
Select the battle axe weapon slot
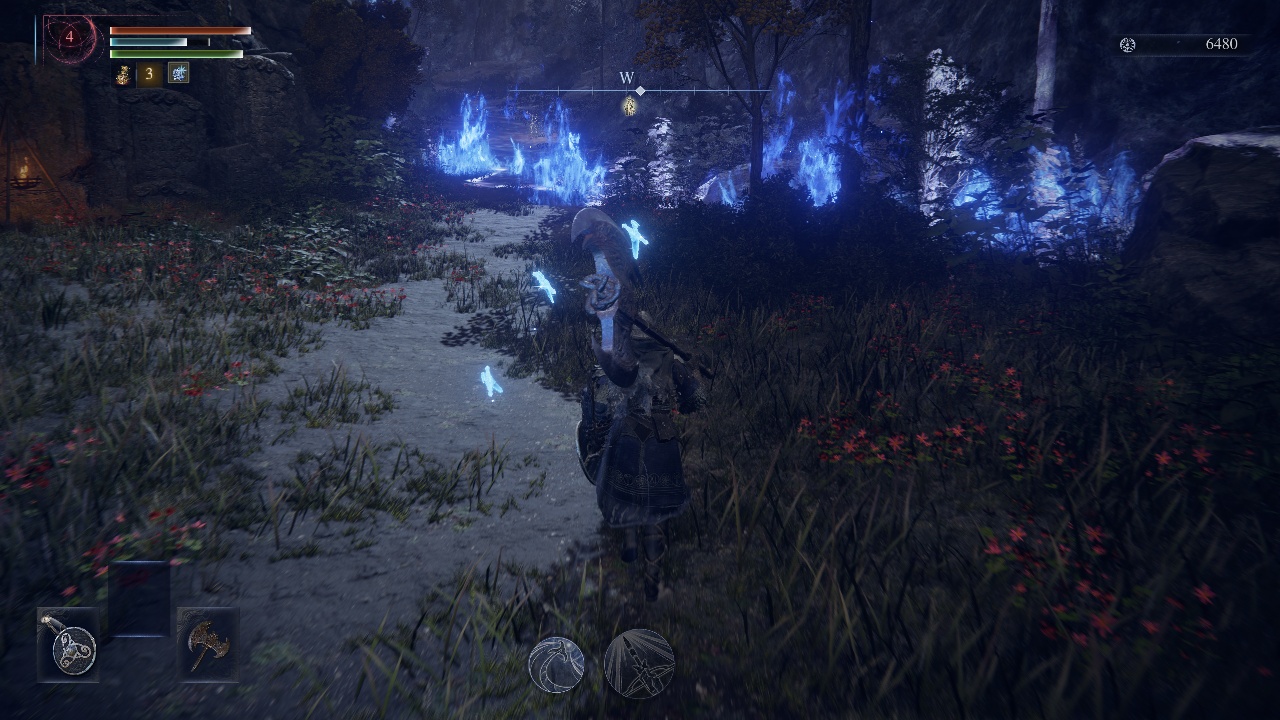pyautogui.click(x=208, y=645)
